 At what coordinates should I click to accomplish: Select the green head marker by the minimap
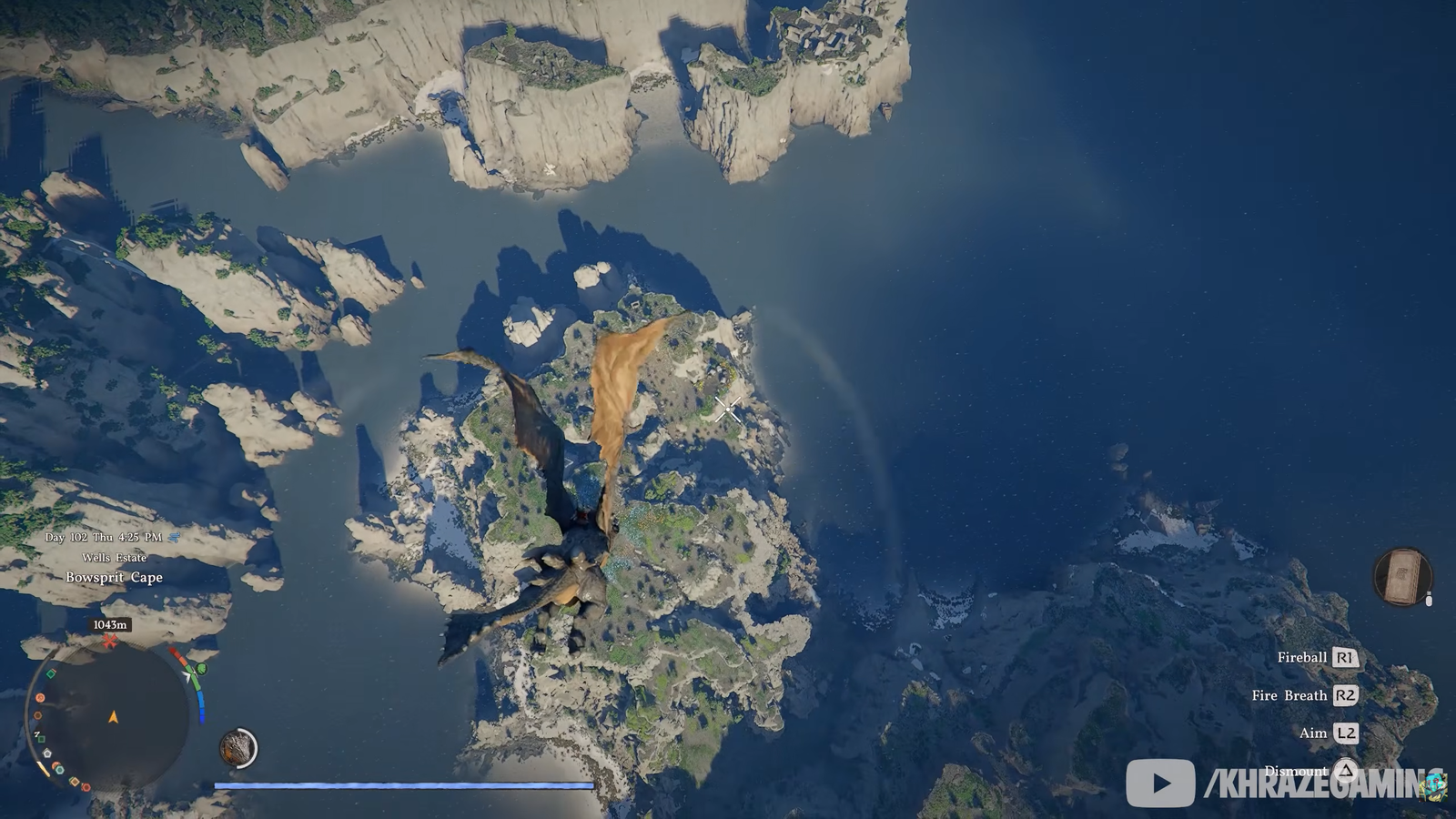201,670
